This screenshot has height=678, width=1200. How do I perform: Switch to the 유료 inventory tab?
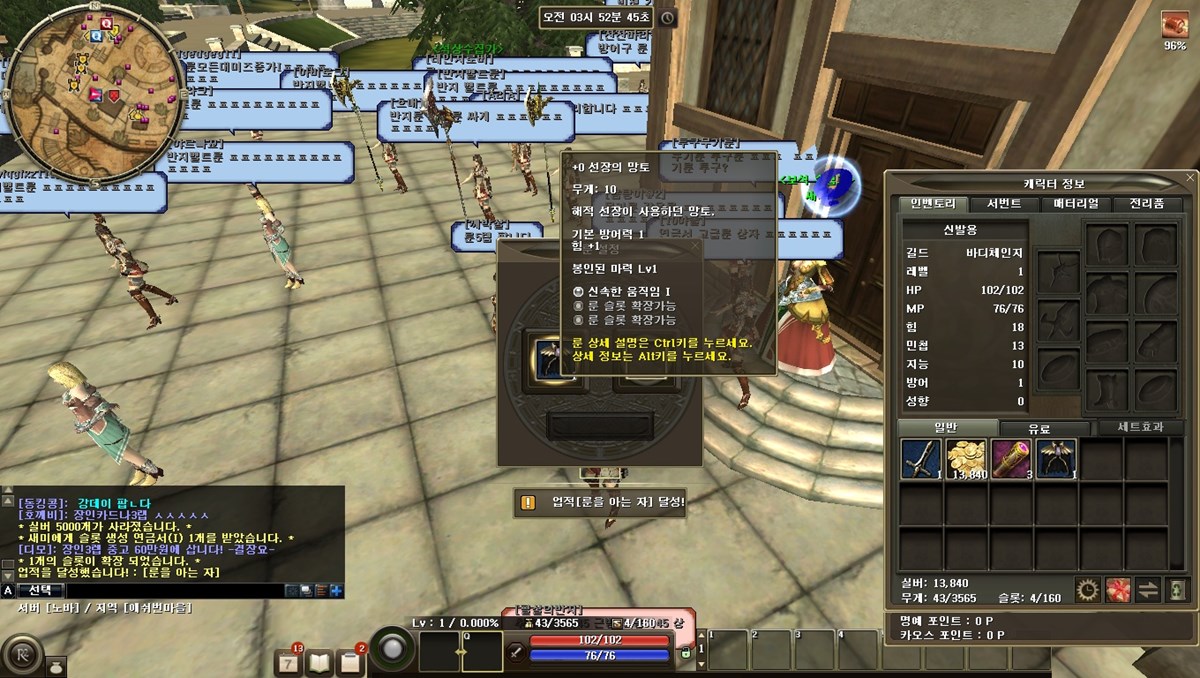[1037, 429]
